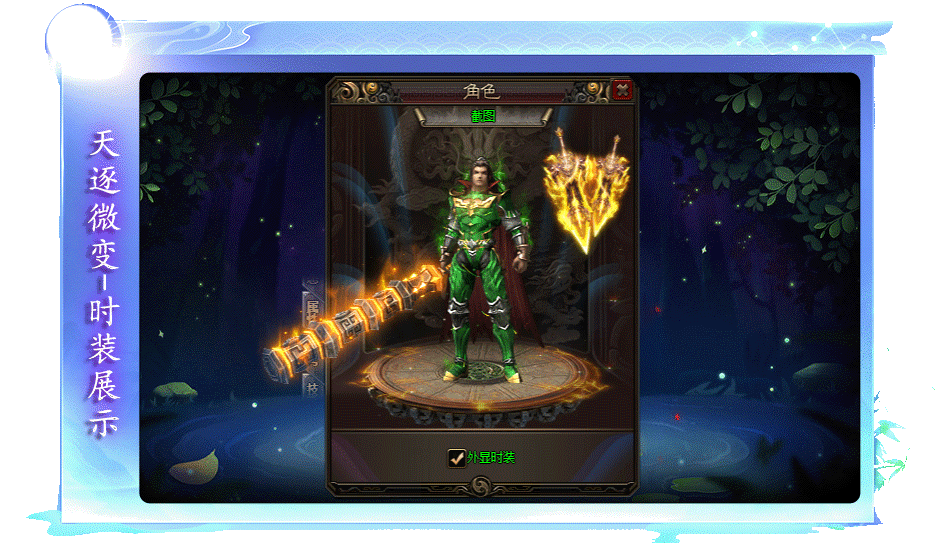Click the 截图 screenshot button
This screenshot has height=550, width=945.
click(483, 116)
